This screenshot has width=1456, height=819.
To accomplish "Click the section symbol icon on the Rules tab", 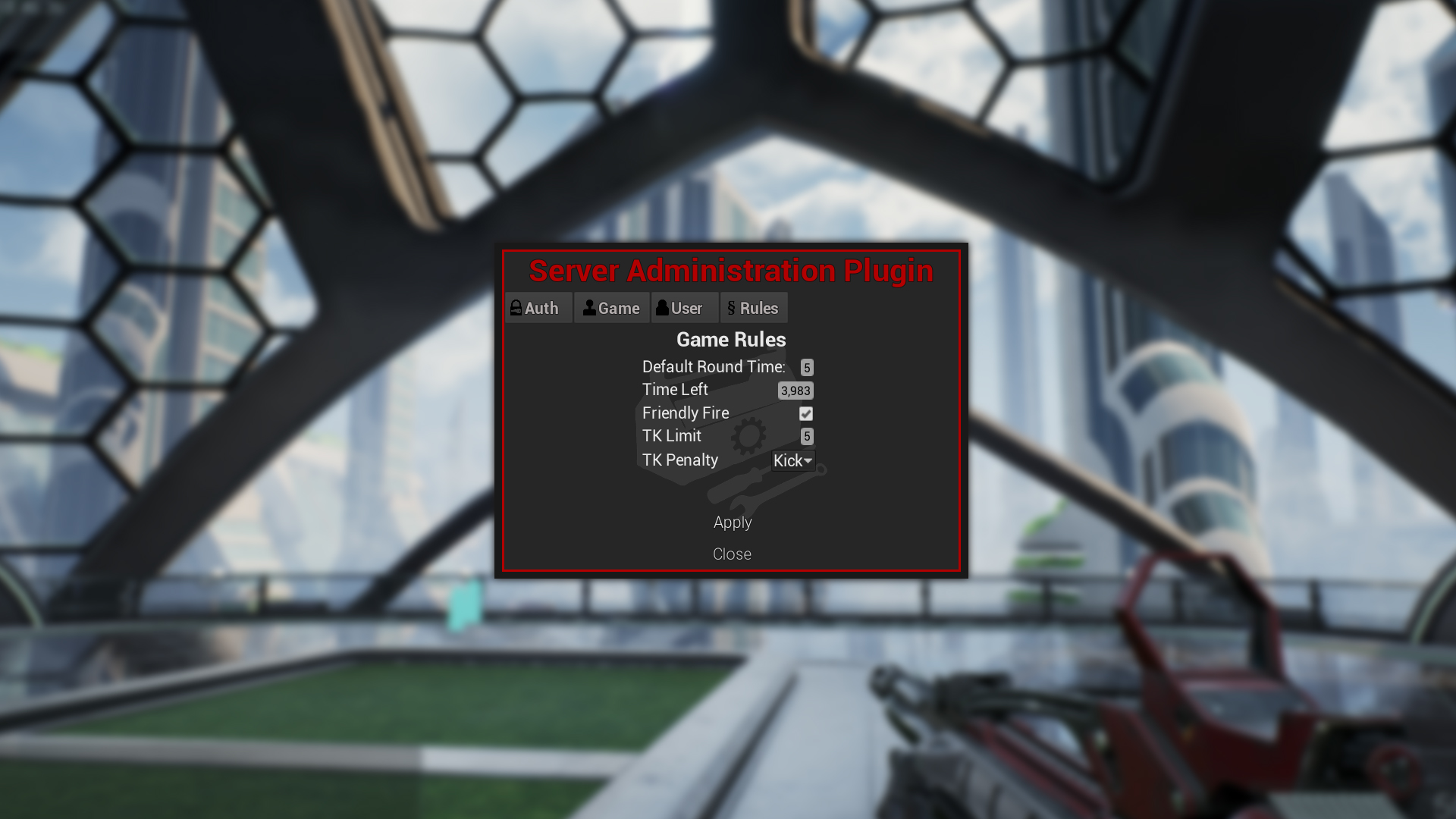I will [731, 308].
